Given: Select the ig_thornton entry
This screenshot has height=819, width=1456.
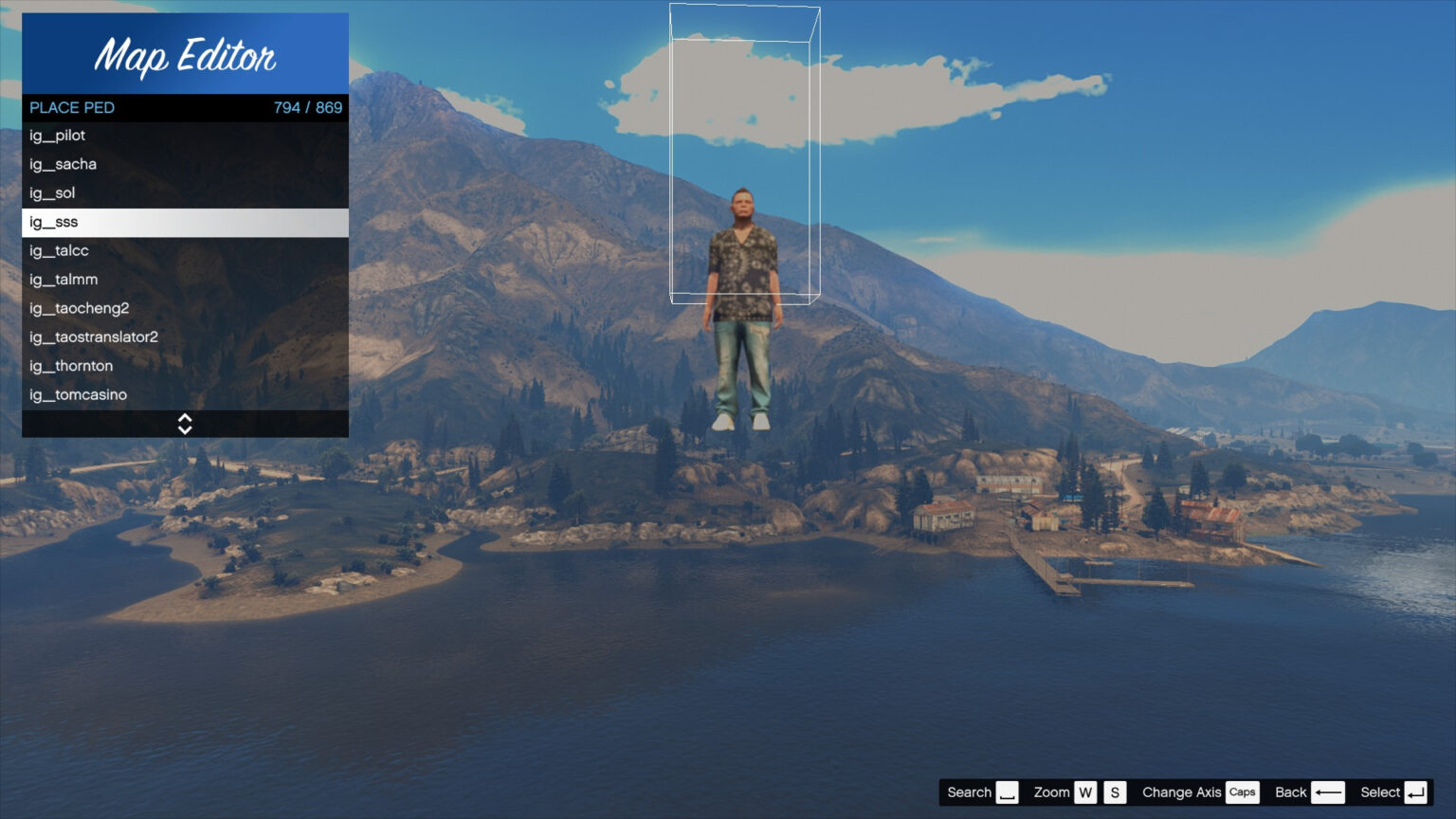Looking at the screenshot, I should (x=185, y=366).
